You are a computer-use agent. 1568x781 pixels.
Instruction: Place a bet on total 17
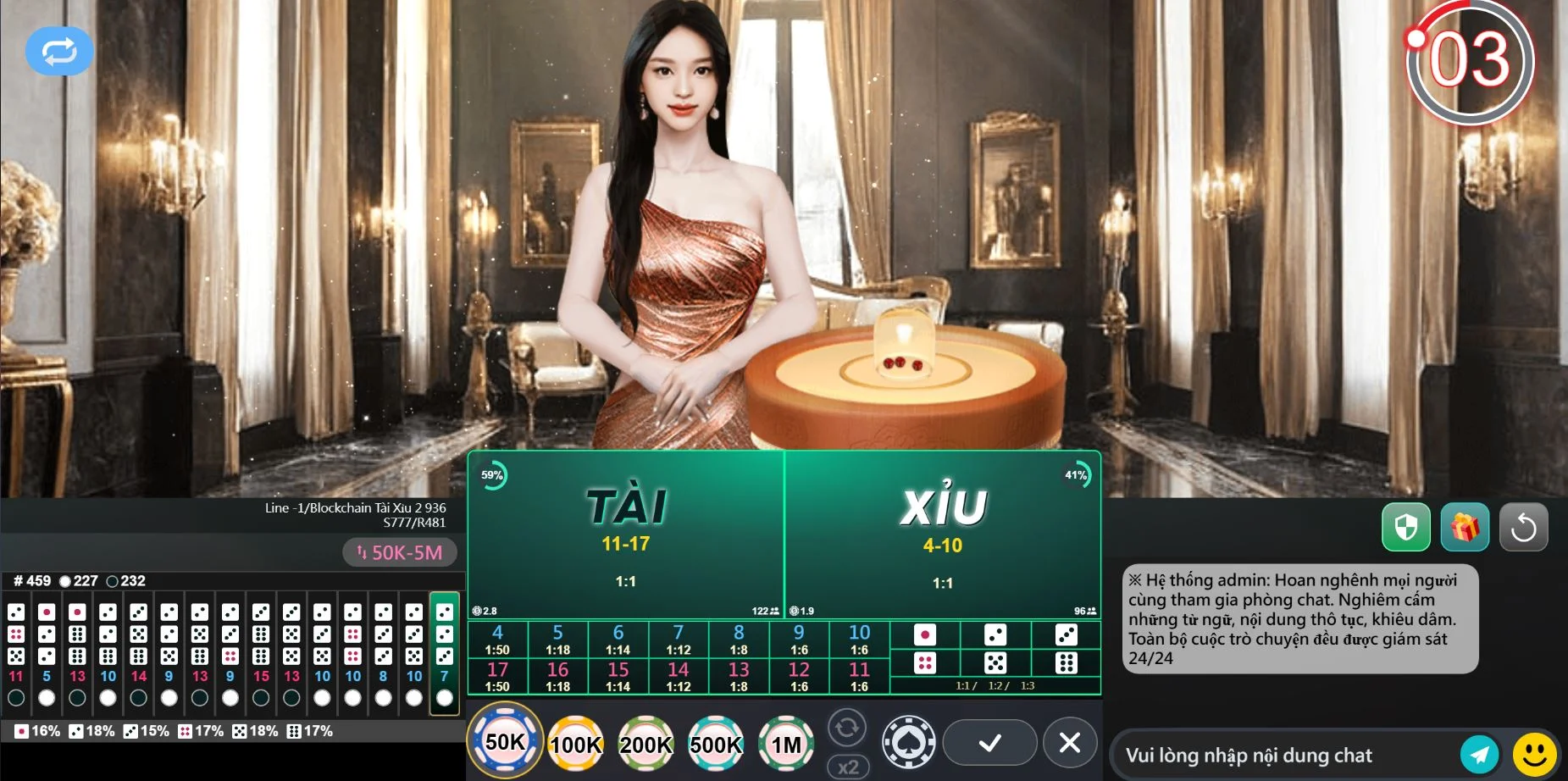497,676
